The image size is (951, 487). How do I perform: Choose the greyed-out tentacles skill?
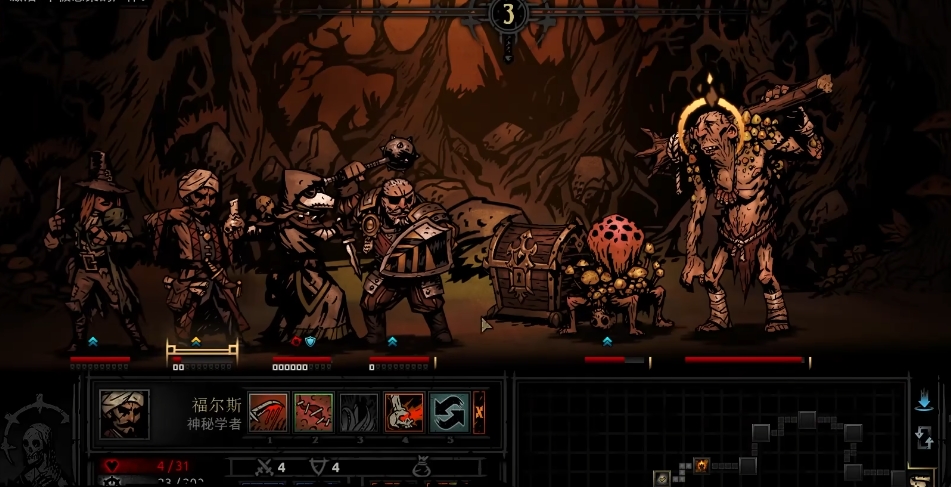359,412
